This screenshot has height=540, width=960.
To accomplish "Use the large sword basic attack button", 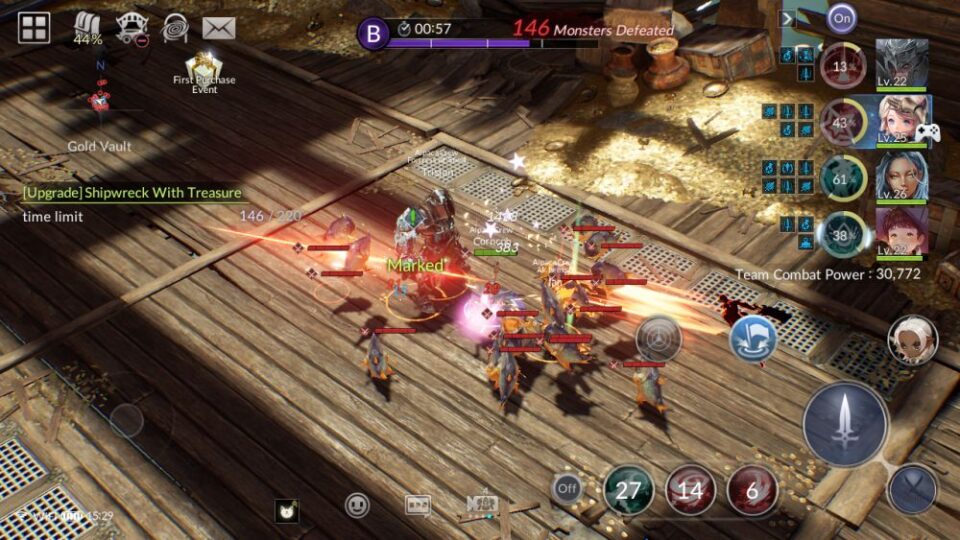I will pos(845,423).
